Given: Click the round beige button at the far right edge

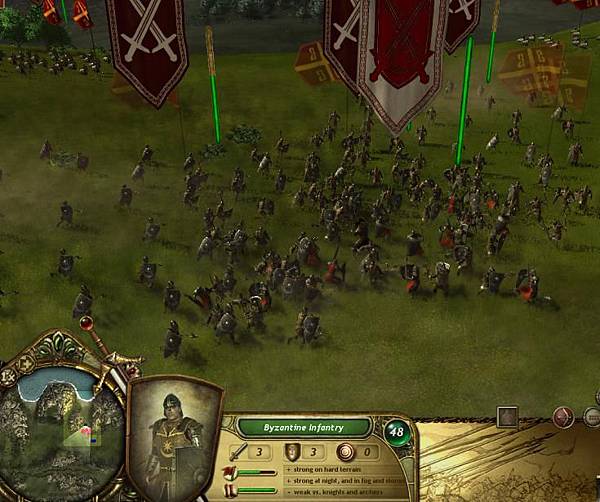Looking at the screenshot, I should (593, 418).
